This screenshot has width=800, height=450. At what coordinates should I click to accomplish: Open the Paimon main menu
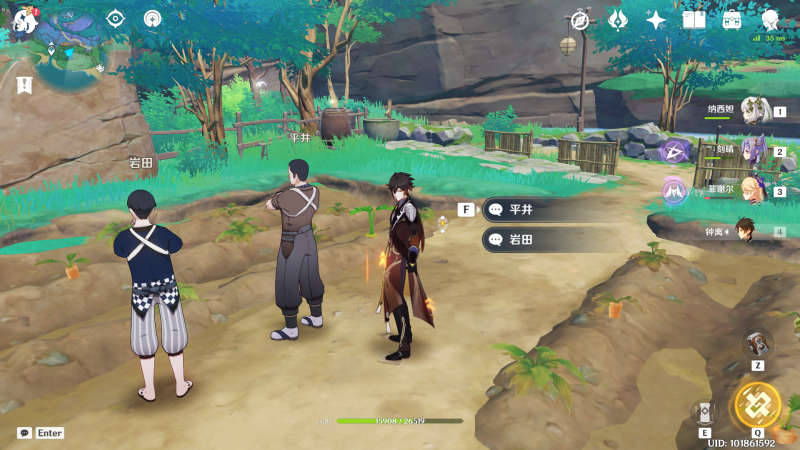[x=23, y=20]
